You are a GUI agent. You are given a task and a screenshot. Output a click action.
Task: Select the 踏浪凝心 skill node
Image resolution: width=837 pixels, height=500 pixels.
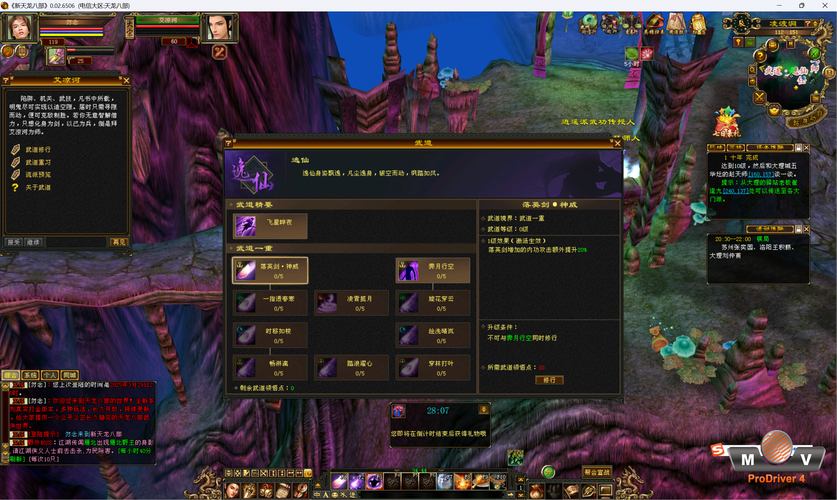(351, 366)
